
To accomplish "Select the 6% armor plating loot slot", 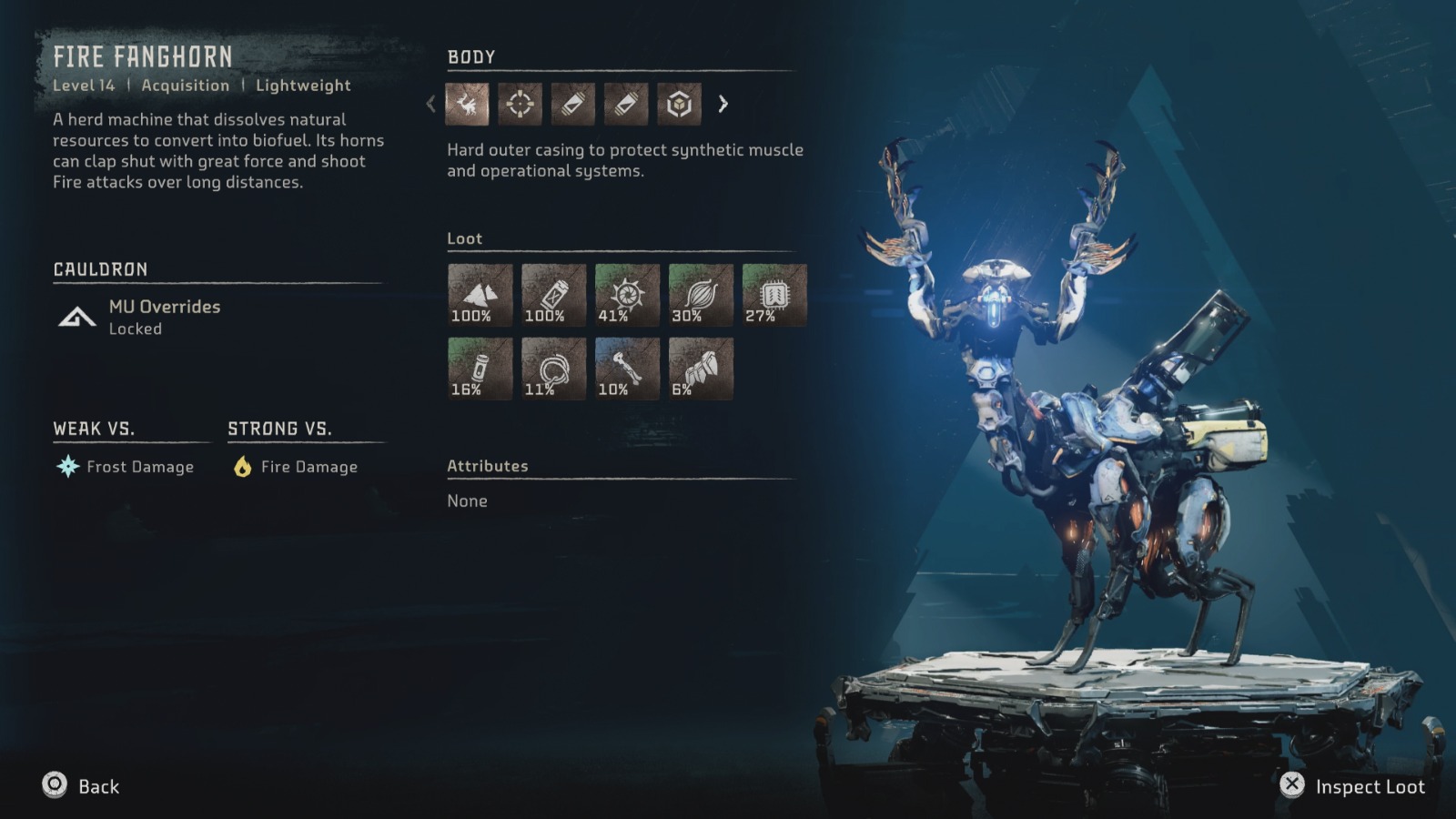I will click(x=701, y=369).
